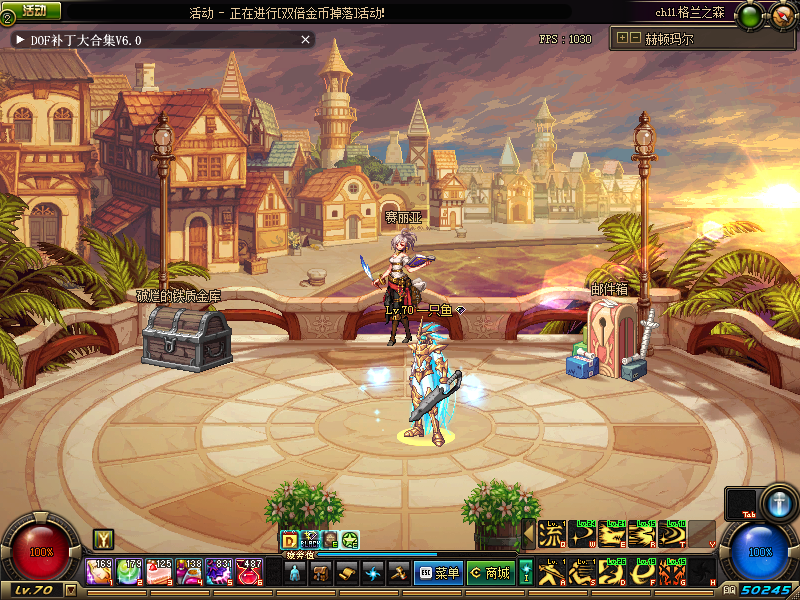
Task: Activate the 流 skill on Q
Action: pyautogui.click(x=551, y=535)
